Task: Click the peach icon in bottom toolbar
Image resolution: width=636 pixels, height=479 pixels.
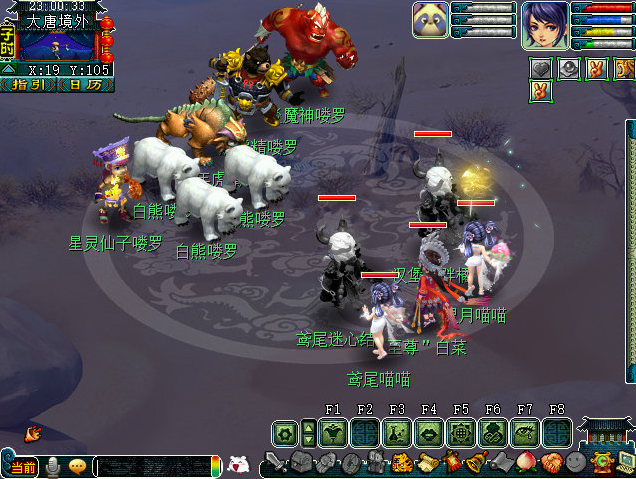Action: pos(526,463)
